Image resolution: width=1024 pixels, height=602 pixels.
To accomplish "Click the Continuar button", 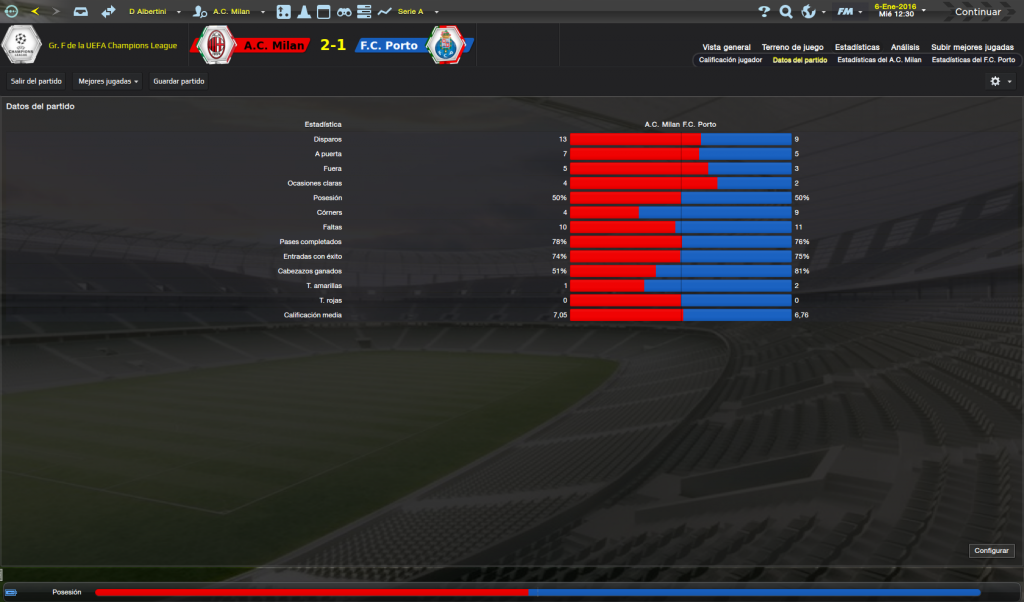I will pos(977,12).
